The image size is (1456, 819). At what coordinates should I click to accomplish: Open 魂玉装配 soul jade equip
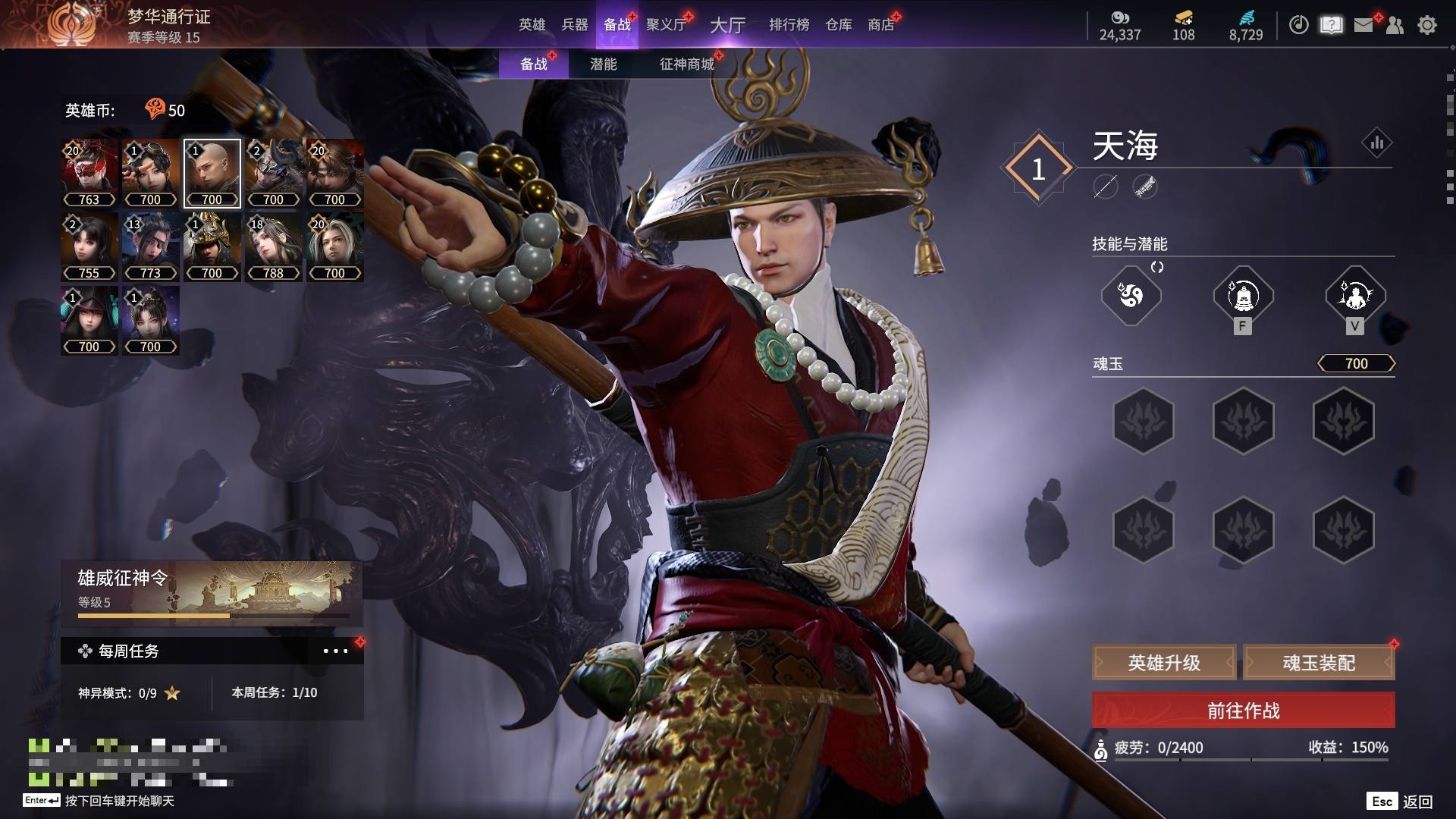(x=1319, y=663)
